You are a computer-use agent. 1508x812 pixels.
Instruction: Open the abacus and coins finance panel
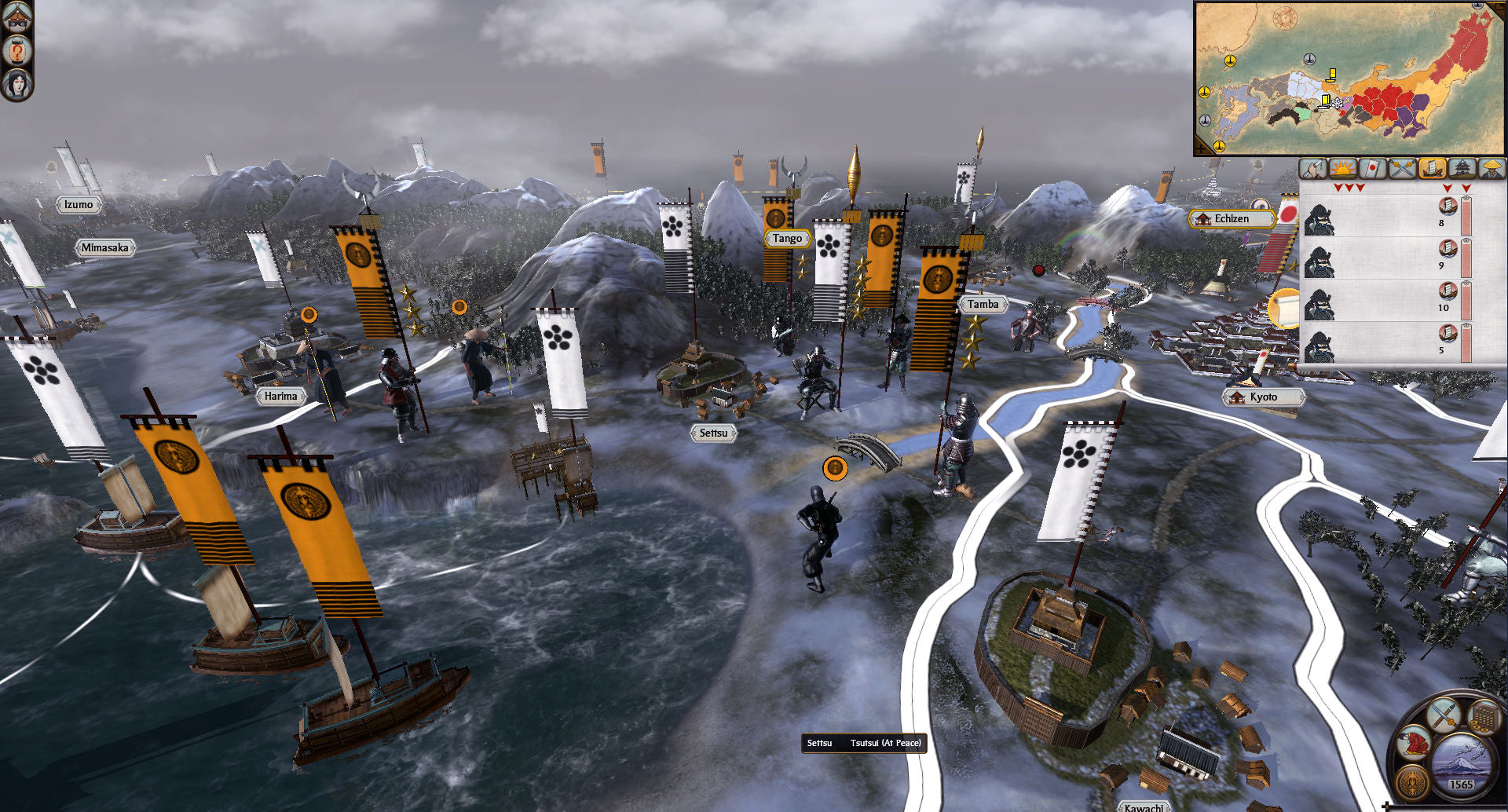[x=1483, y=718]
